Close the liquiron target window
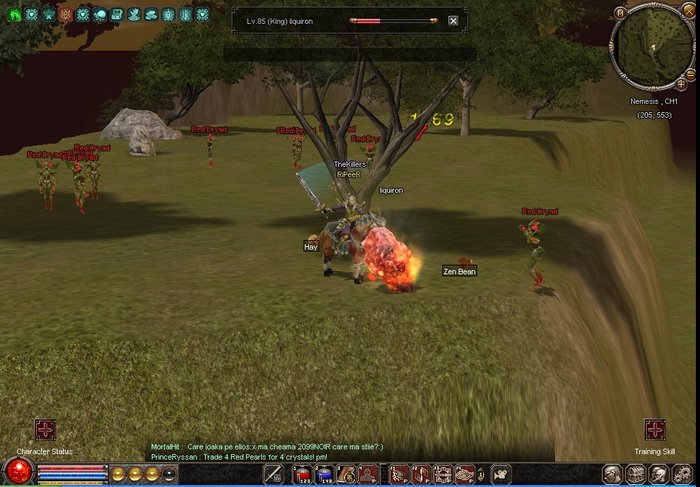Image resolution: width=700 pixels, height=487 pixels. click(453, 20)
